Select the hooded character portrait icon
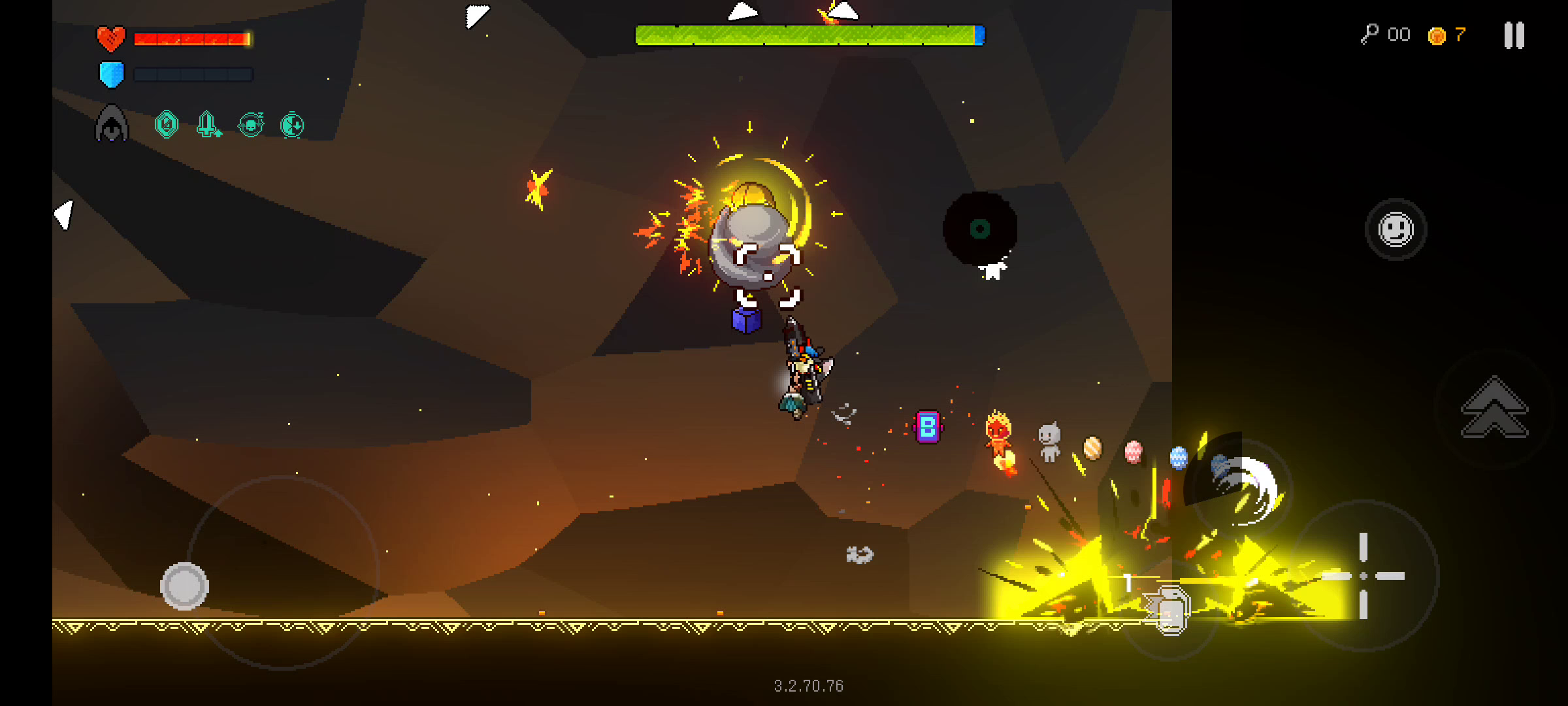The height and width of the screenshot is (706, 1568). (x=112, y=124)
